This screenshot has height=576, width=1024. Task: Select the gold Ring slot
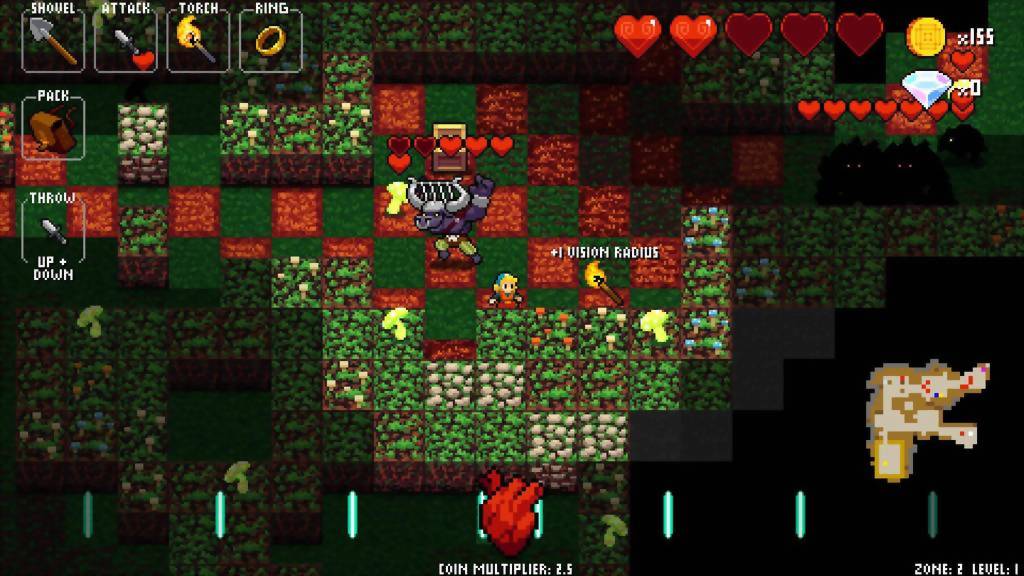point(271,40)
